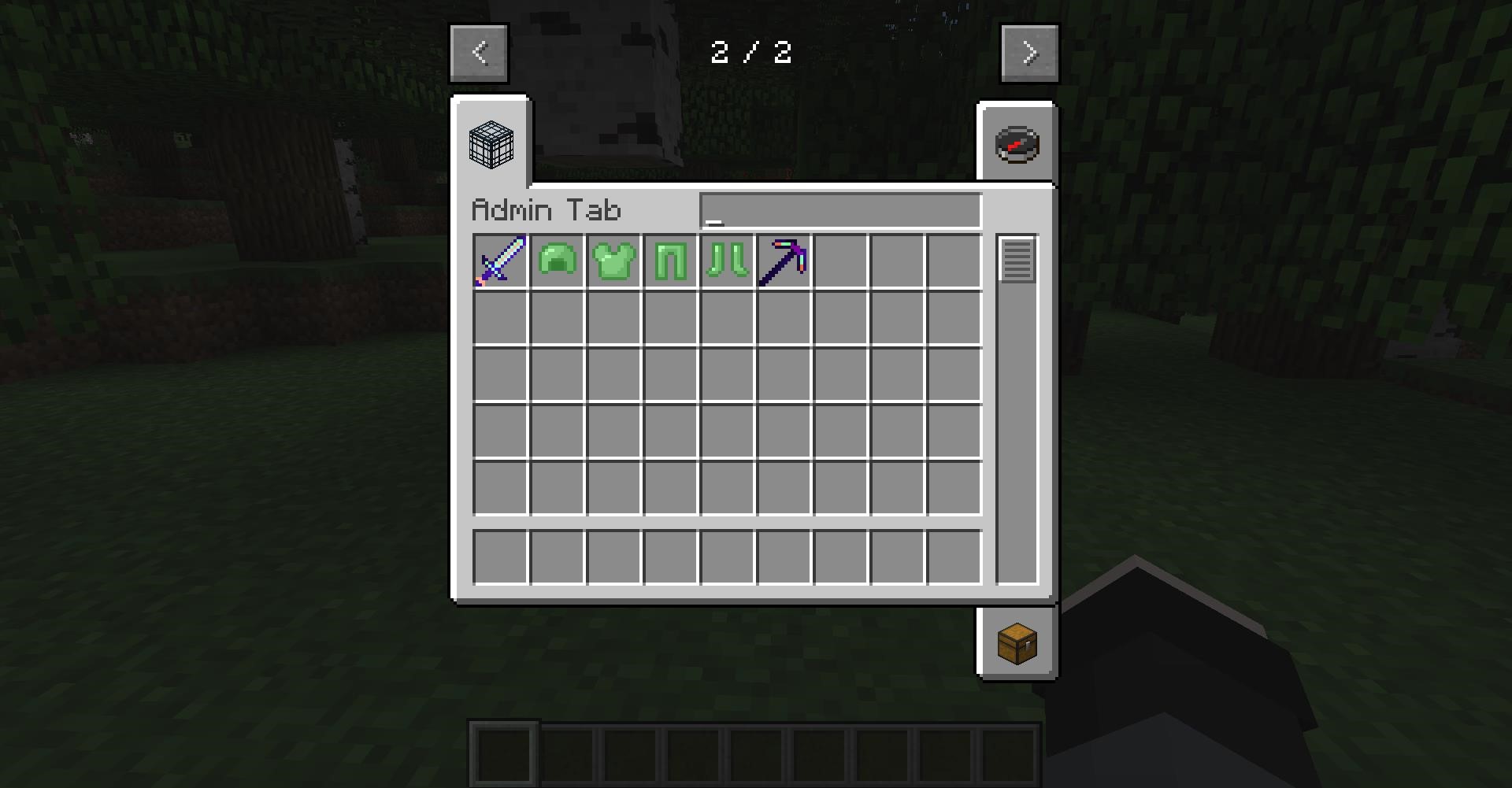Pick up the green helmet item

[x=558, y=261]
